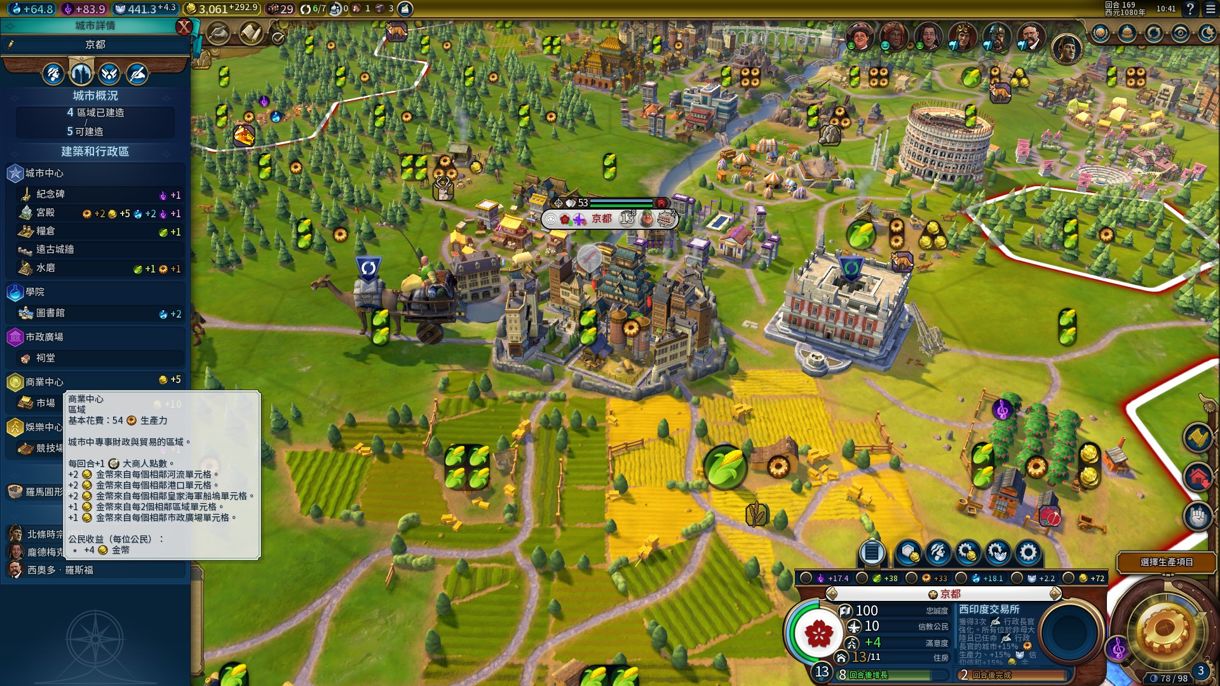Click the purchase tile with gold icon
The image size is (1220, 686).
click(x=908, y=553)
